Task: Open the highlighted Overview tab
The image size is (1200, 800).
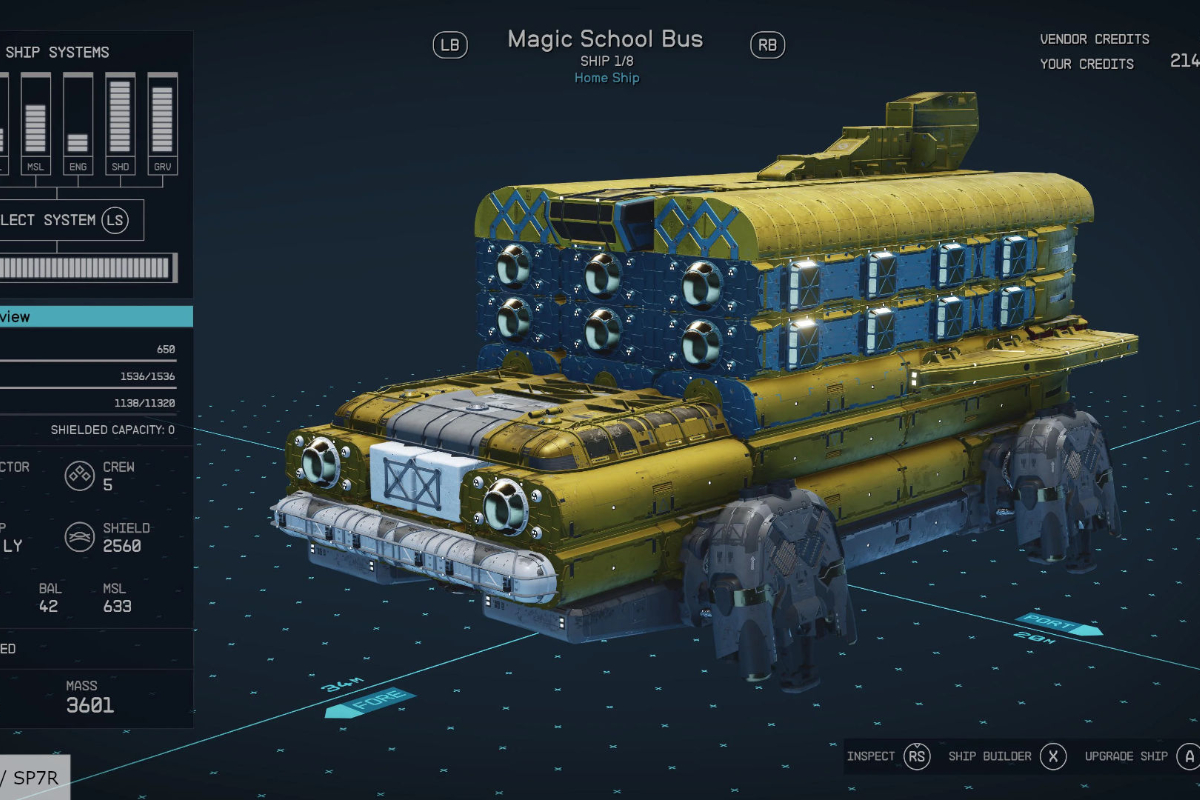Action: [95, 317]
